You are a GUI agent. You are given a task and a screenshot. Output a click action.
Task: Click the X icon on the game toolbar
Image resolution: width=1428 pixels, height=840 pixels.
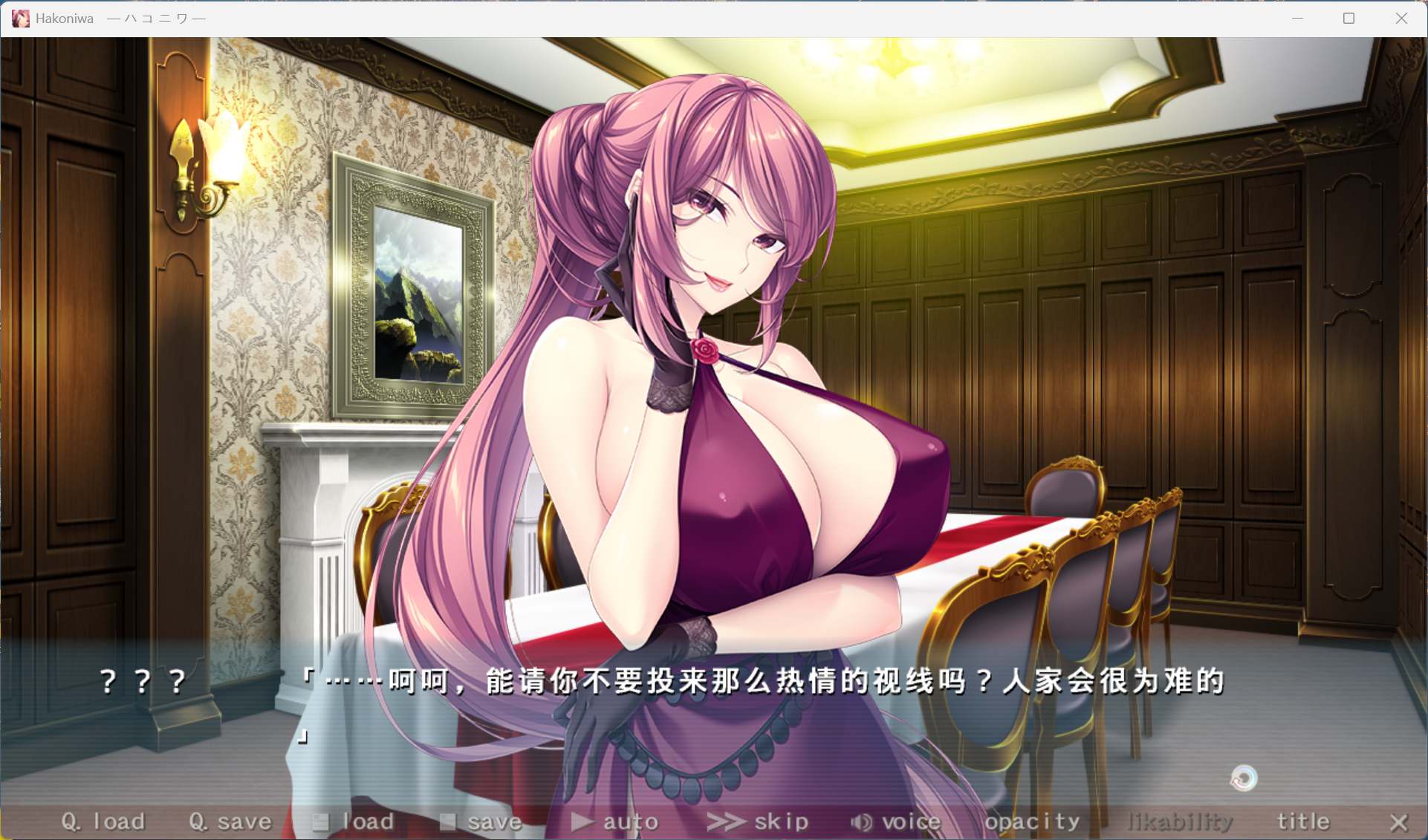1400,823
